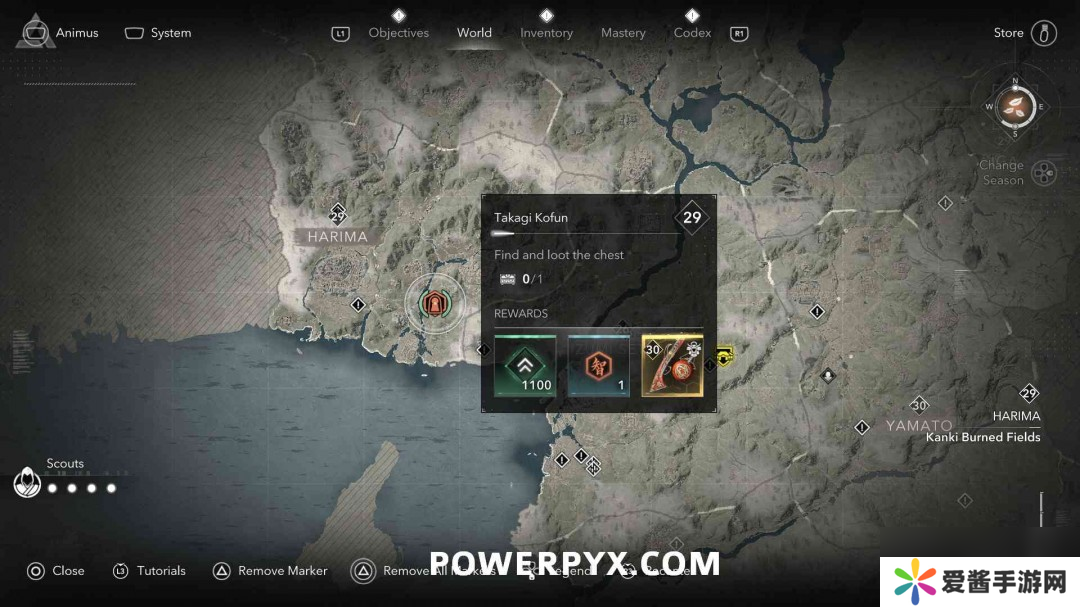This screenshot has width=1080, height=607.
Task: Switch to the Inventory tab
Action: tap(546, 33)
